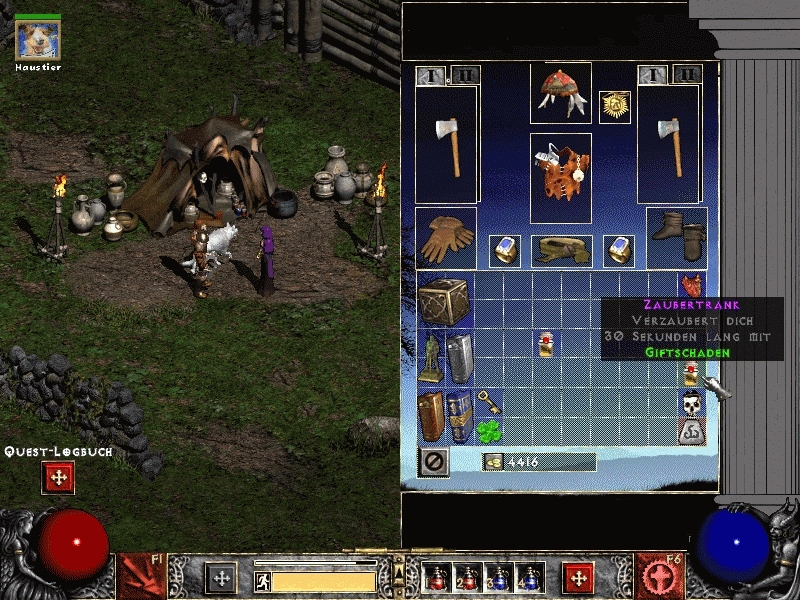Pick up the Horadric cube box
This screenshot has height=600, width=800.
pos(445,300)
